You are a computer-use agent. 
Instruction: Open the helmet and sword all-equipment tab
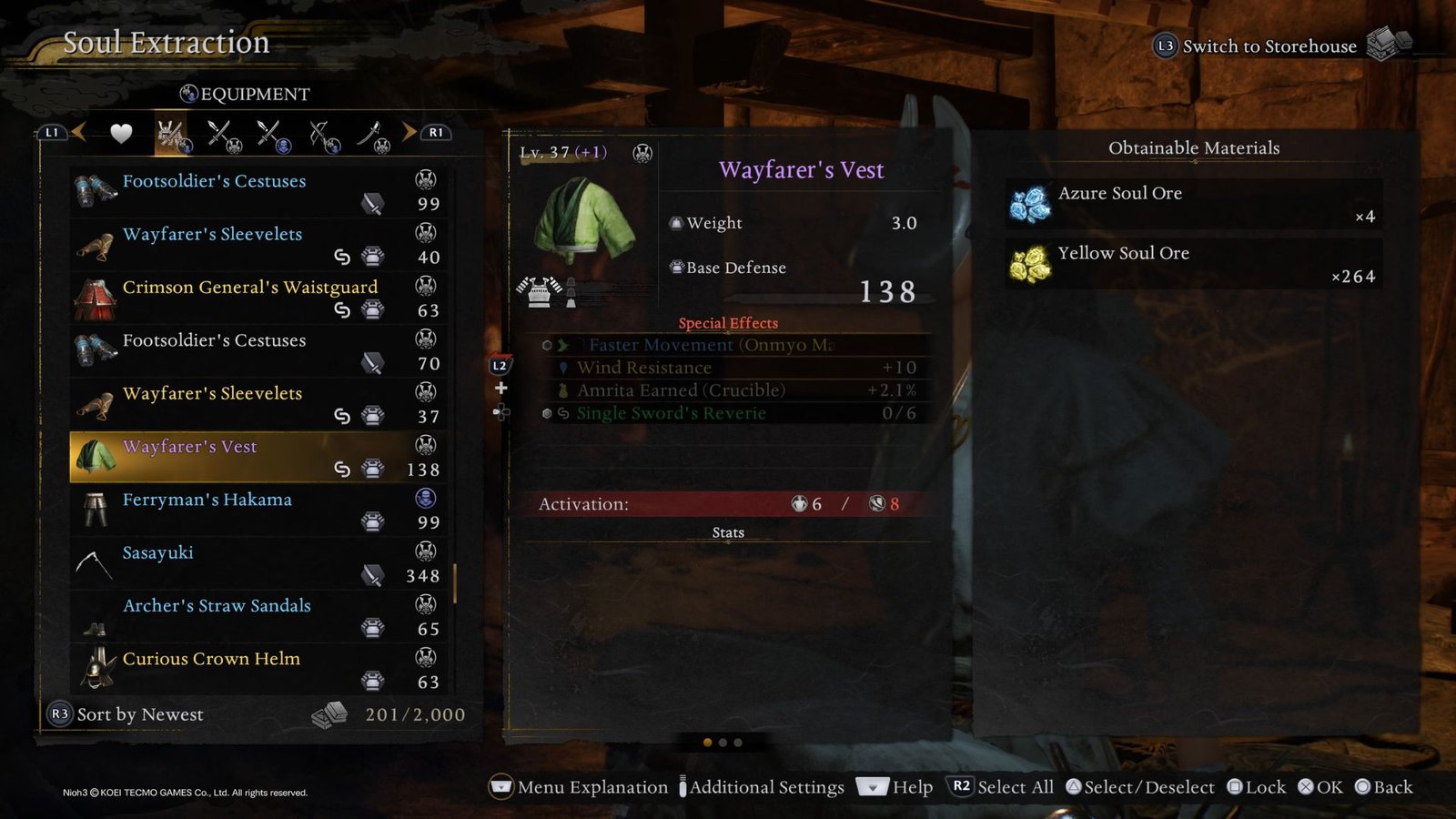172,135
